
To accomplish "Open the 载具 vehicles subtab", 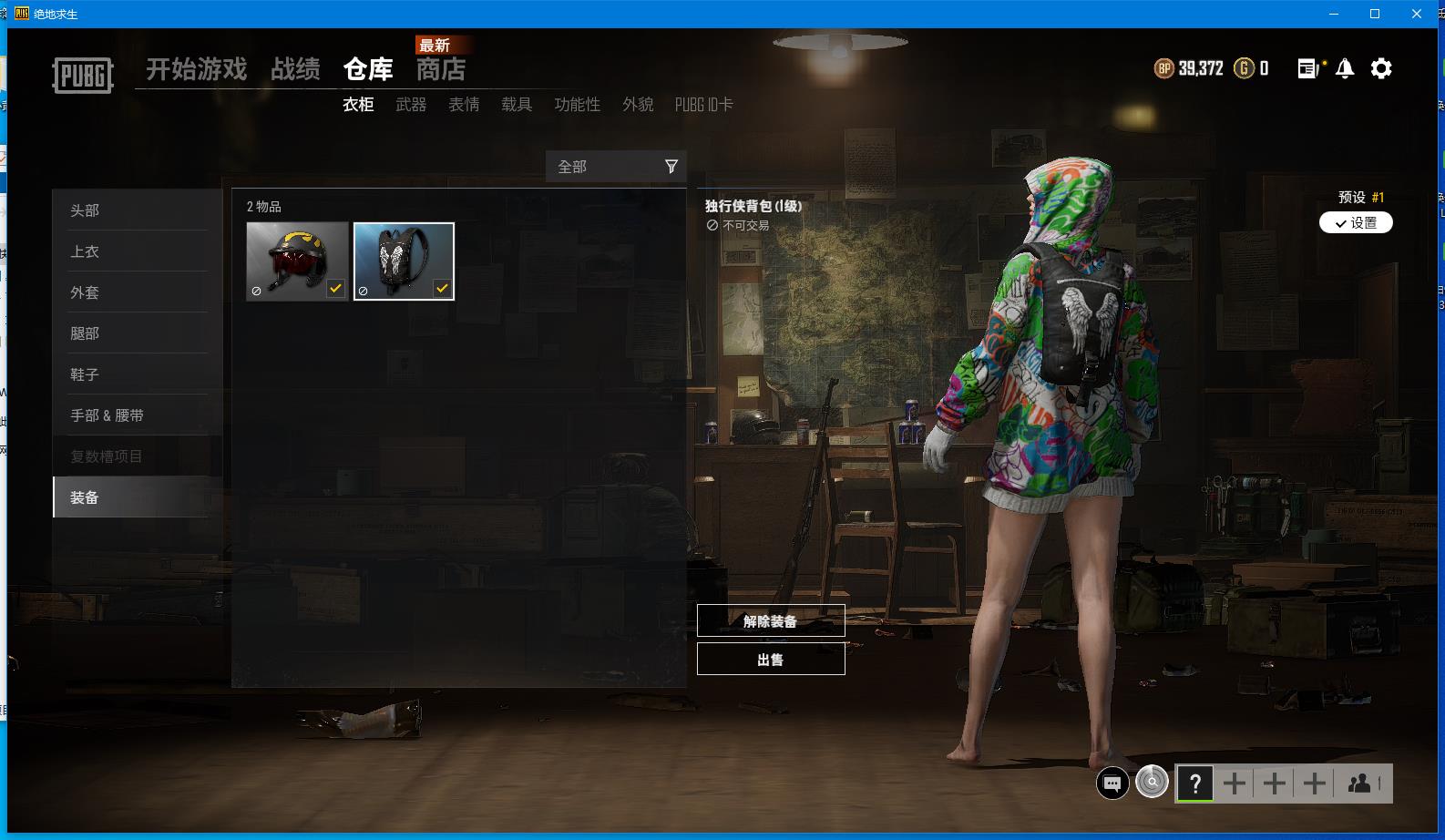I will pos(517,105).
